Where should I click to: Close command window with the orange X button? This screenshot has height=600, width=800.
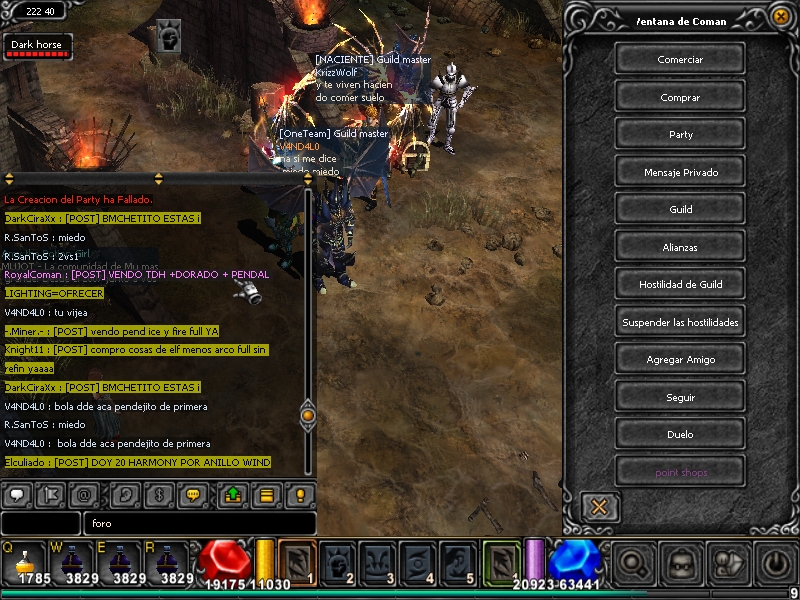tap(599, 506)
